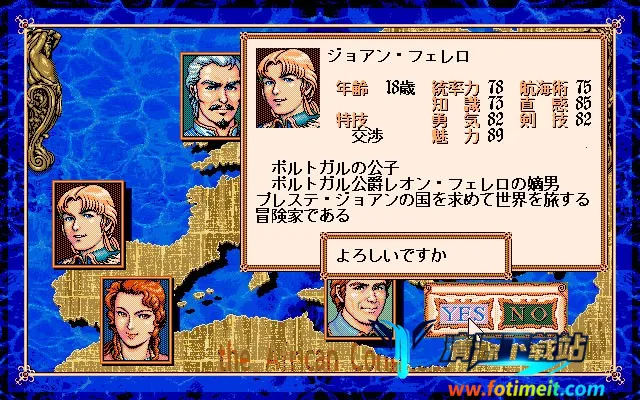Select the brown-haired man portrait
The width and height of the screenshot is (640, 400).
[360, 310]
